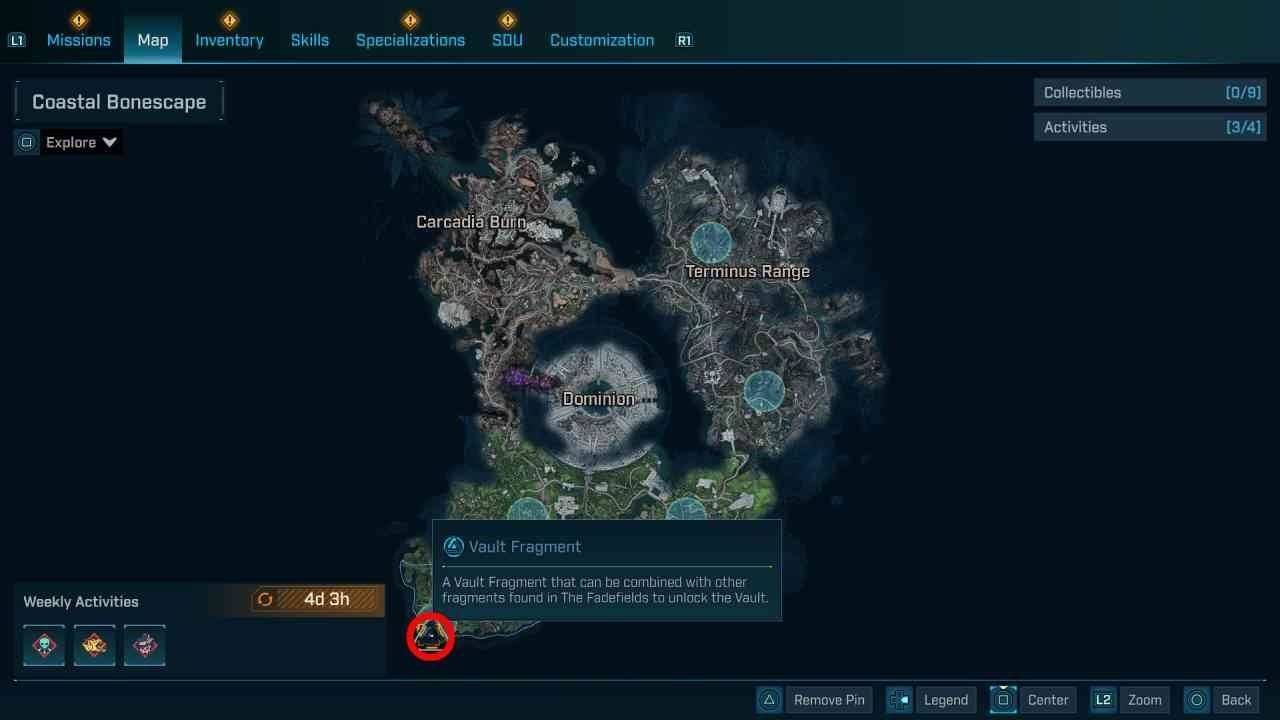Open the Customization tab
Image resolution: width=1280 pixels, height=720 pixels.
[602, 40]
